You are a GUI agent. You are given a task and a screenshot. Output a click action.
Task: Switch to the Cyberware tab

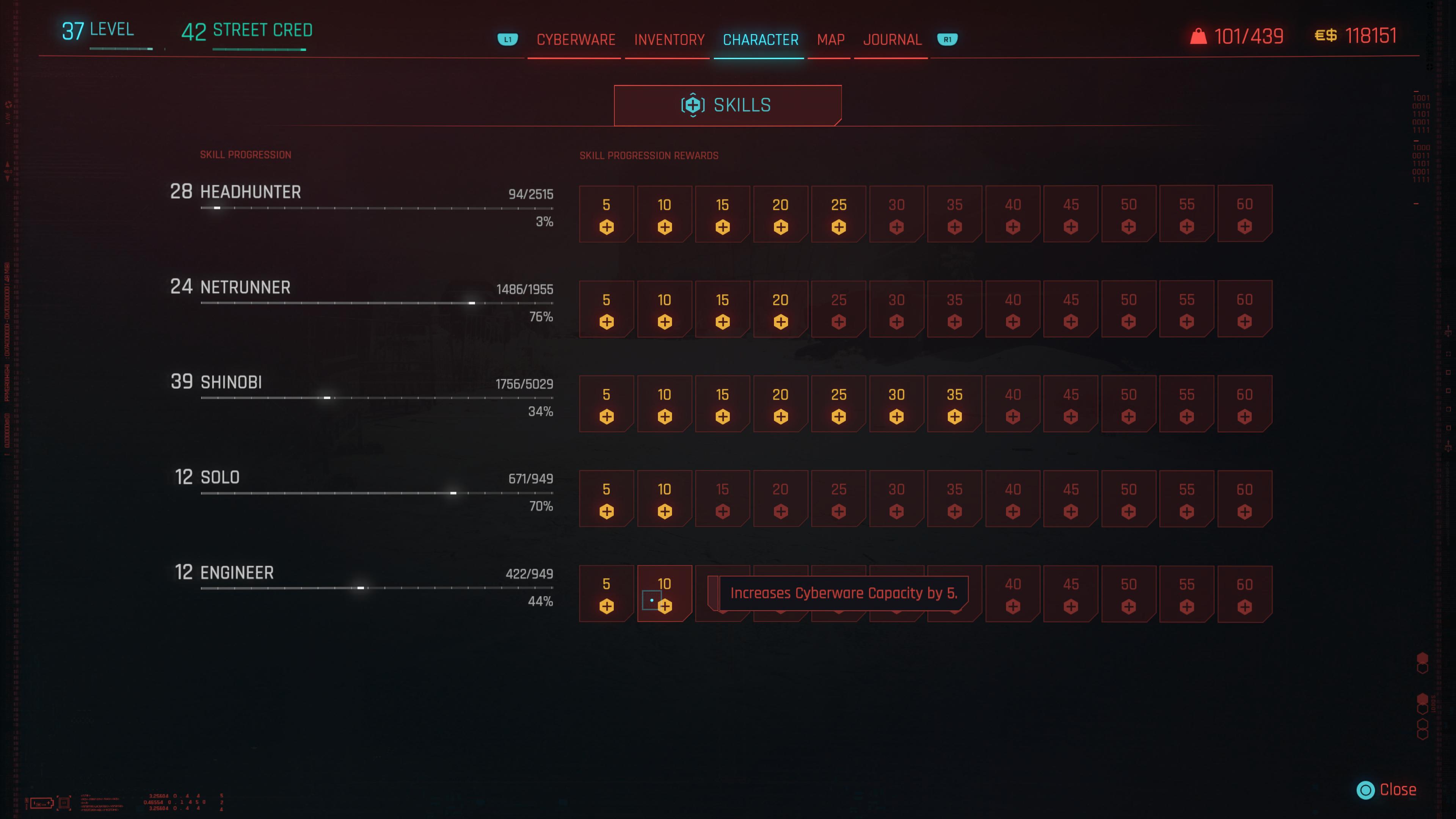pos(576,39)
